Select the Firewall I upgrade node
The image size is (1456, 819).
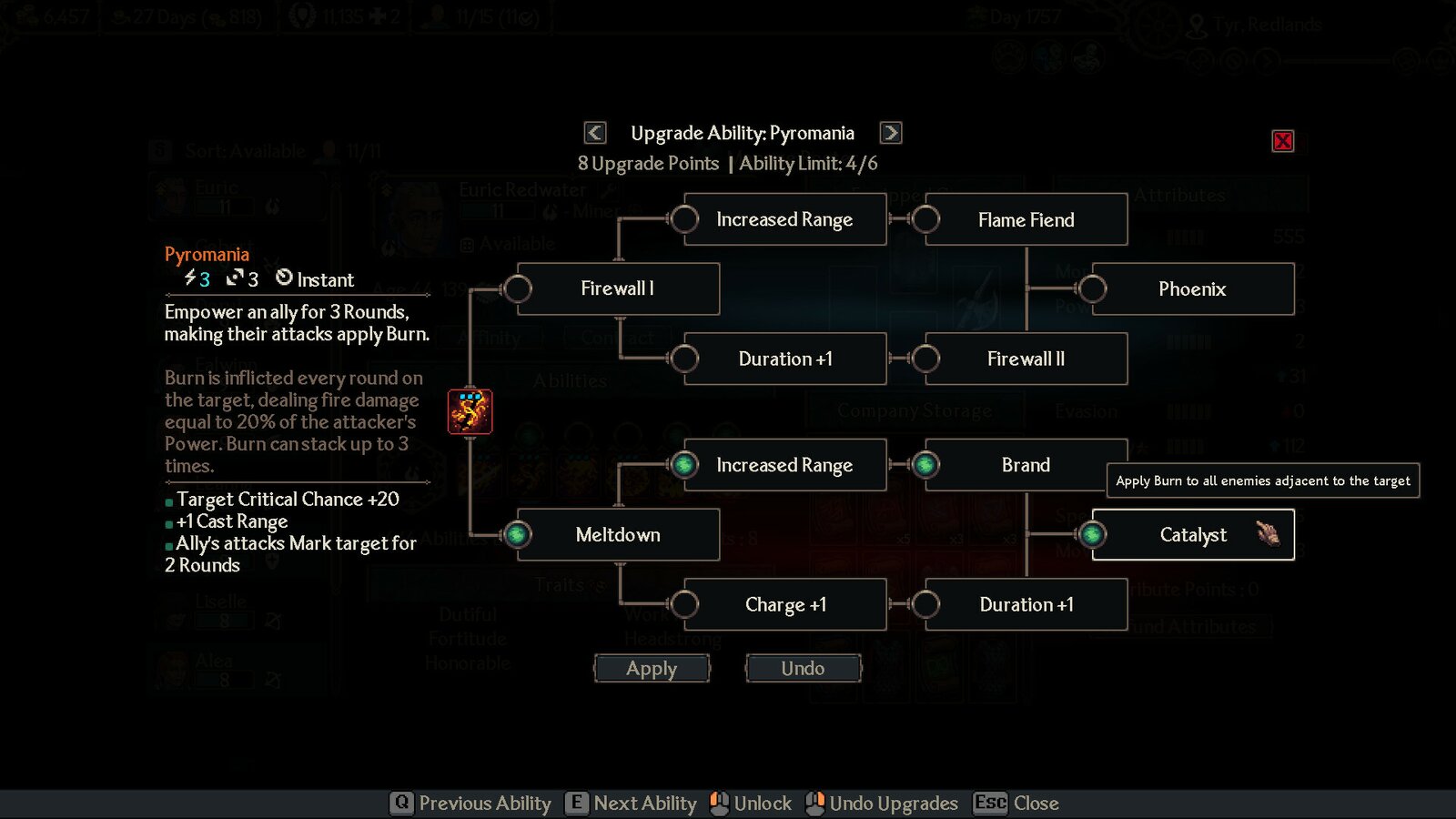pos(618,289)
